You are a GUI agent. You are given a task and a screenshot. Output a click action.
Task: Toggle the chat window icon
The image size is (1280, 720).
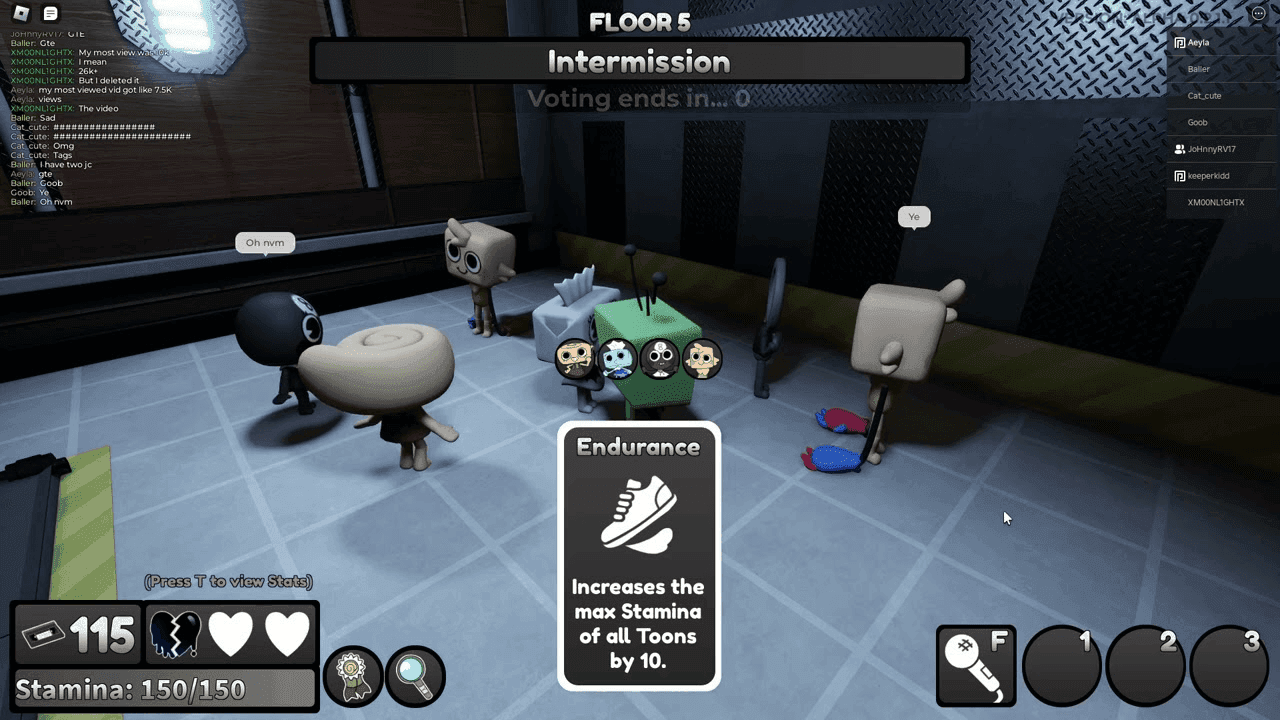(x=51, y=13)
